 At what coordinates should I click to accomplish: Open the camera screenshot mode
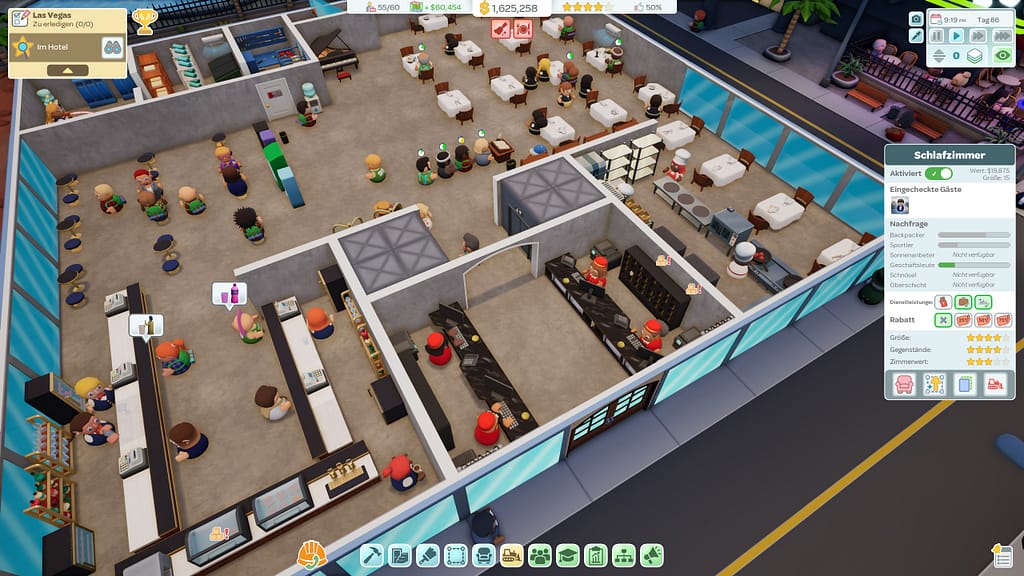pos(916,19)
